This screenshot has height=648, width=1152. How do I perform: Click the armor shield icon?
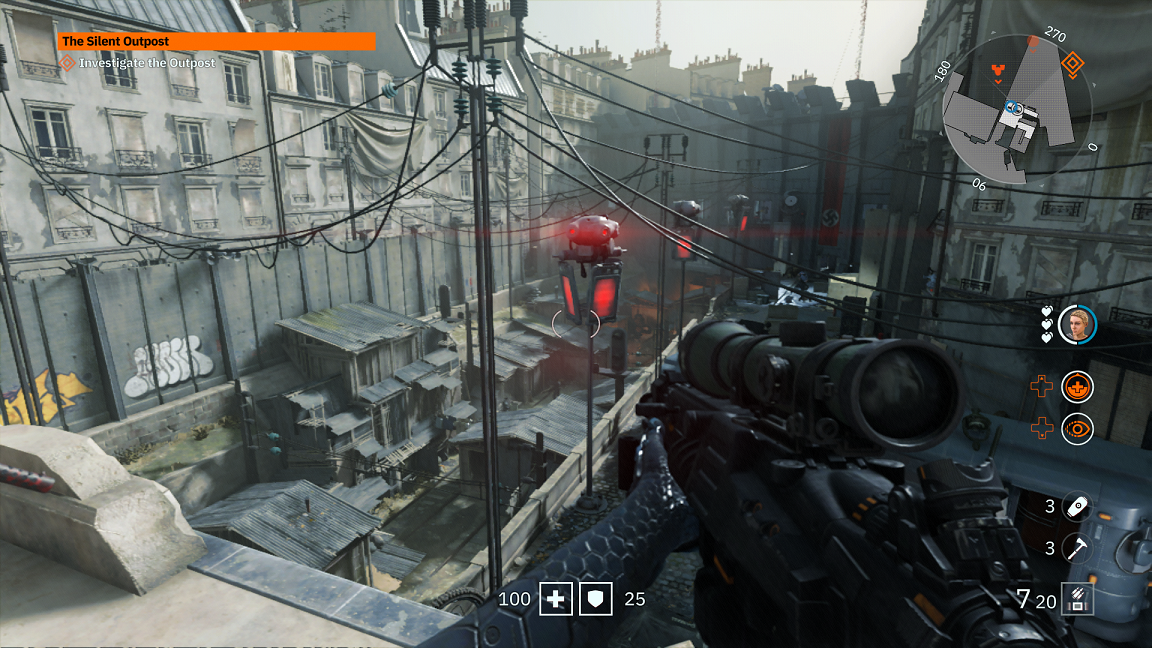coord(598,599)
